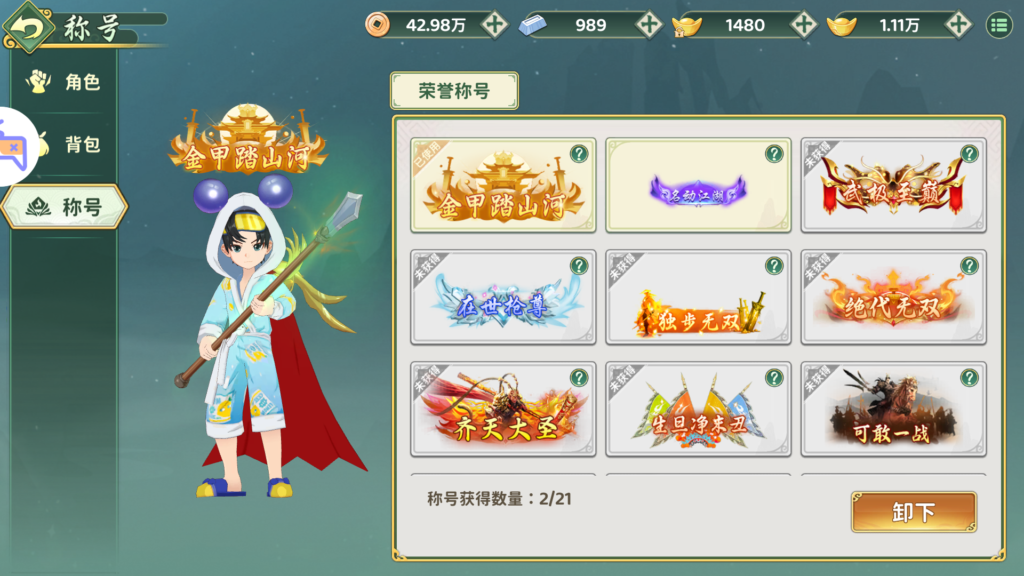Select the purple 名动江湖 title card

(x=698, y=185)
